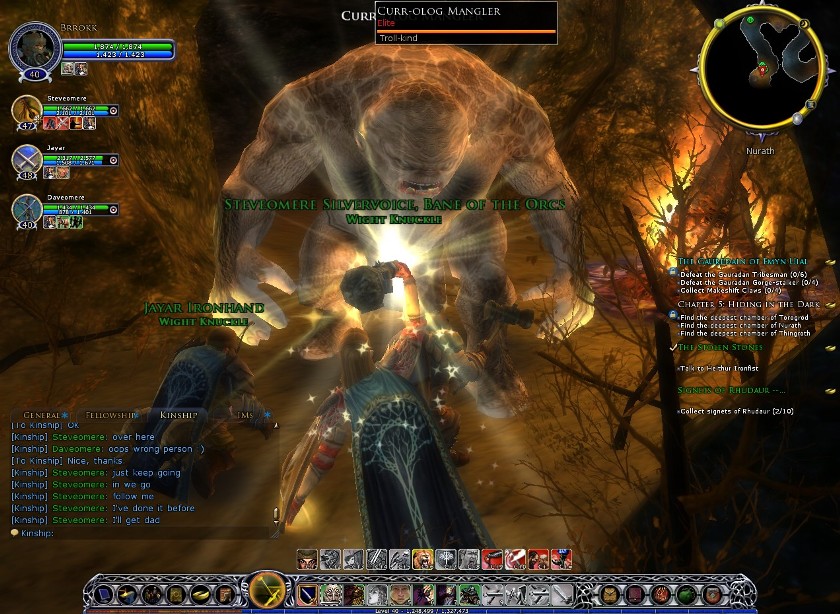Open the Fellowship chat tab

coord(111,414)
